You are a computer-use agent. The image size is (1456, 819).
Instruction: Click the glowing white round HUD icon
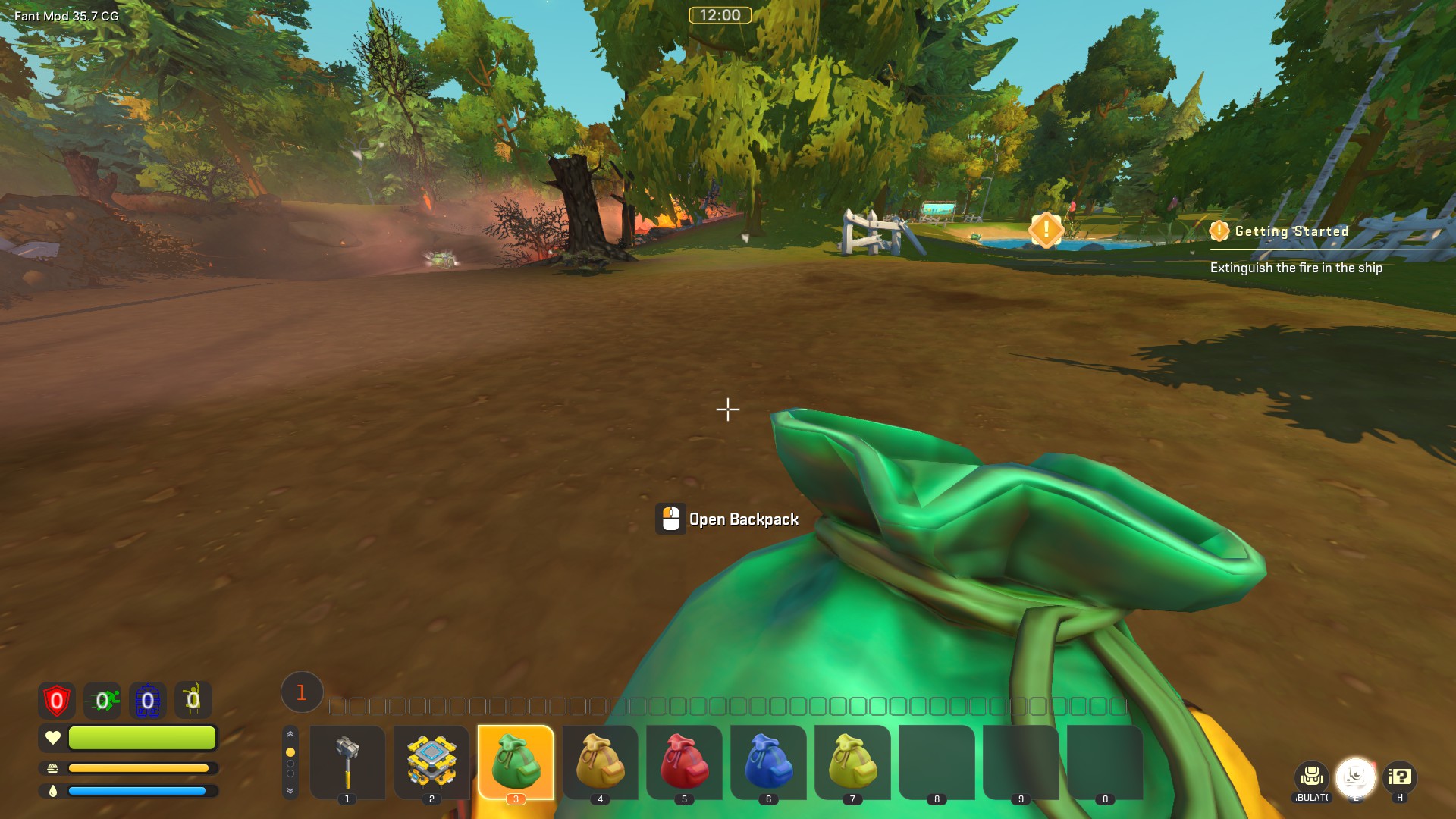pyautogui.click(x=1355, y=777)
